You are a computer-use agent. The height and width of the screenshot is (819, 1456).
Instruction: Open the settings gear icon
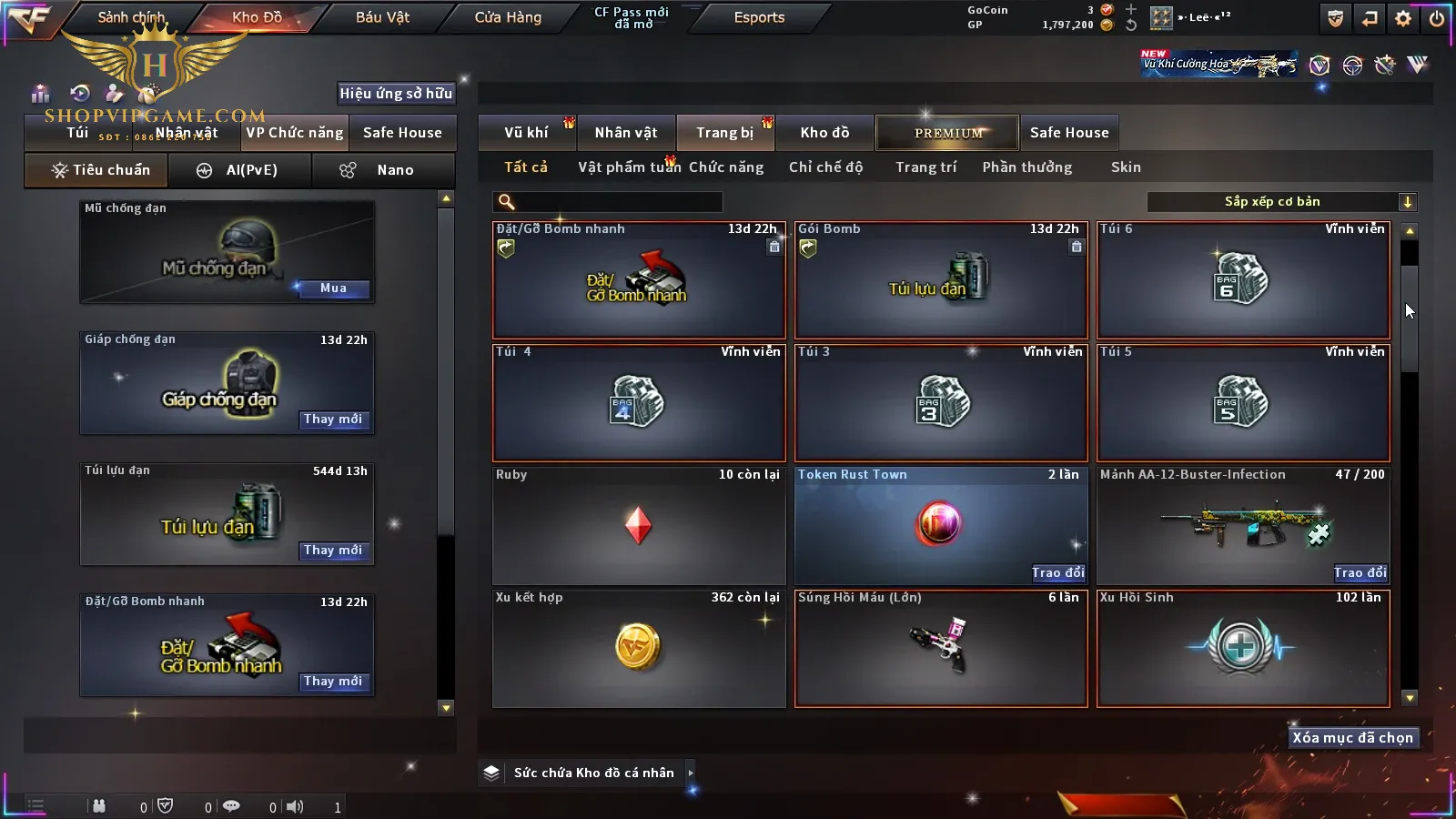(1403, 18)
